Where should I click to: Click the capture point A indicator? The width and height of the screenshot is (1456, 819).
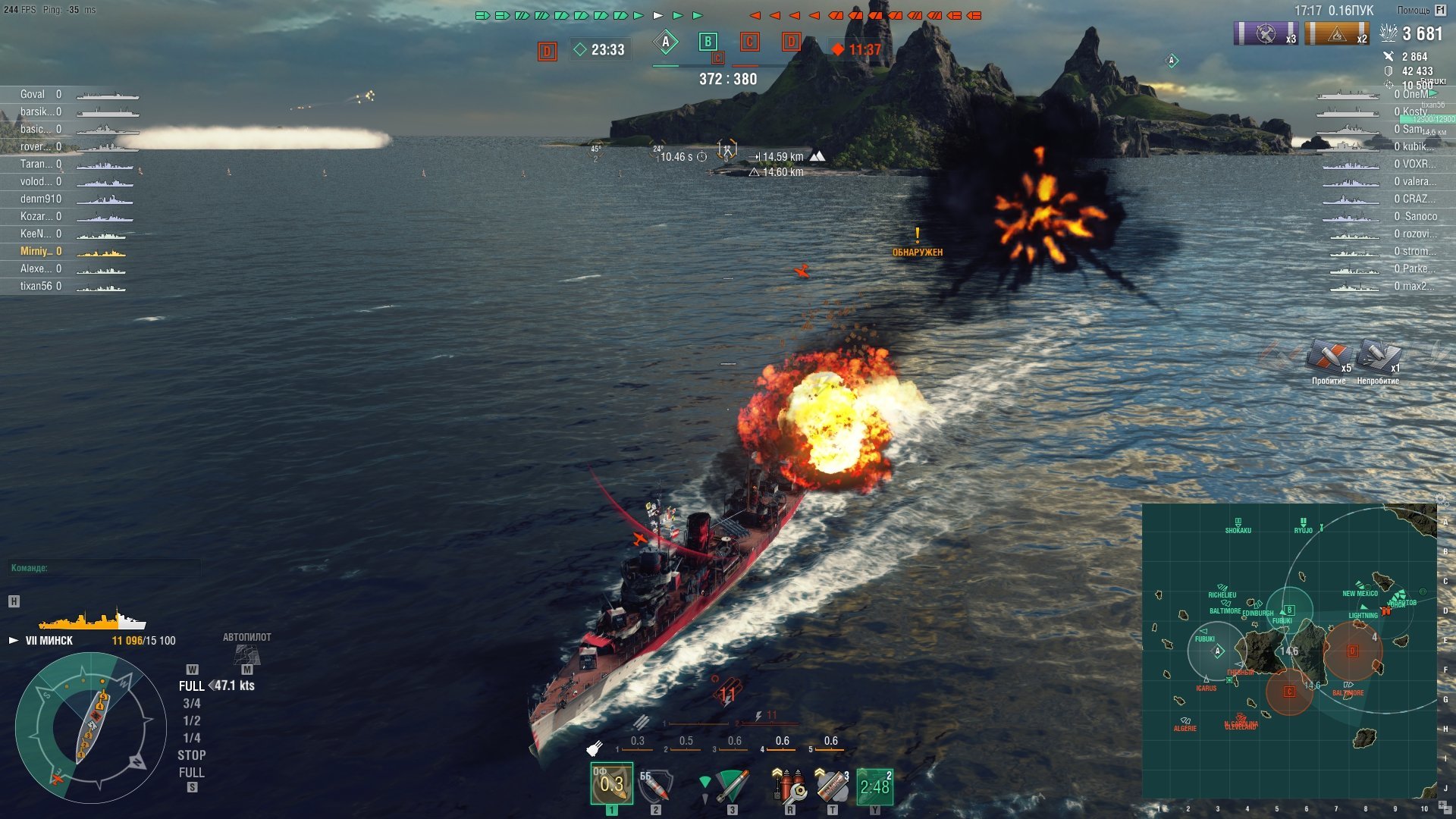[x=665, y=42]
